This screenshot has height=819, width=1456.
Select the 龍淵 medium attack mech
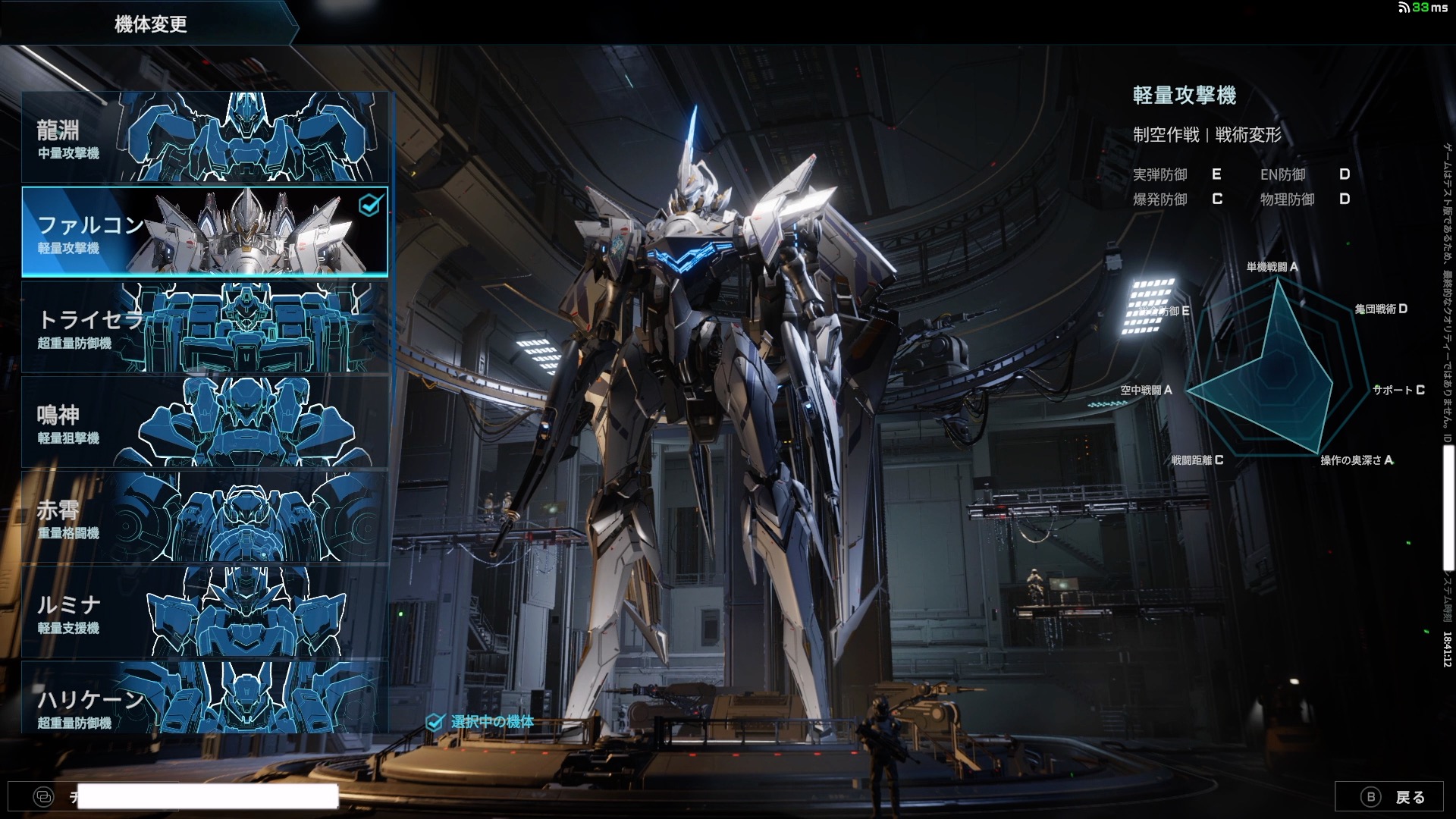[x=205, y=137]
